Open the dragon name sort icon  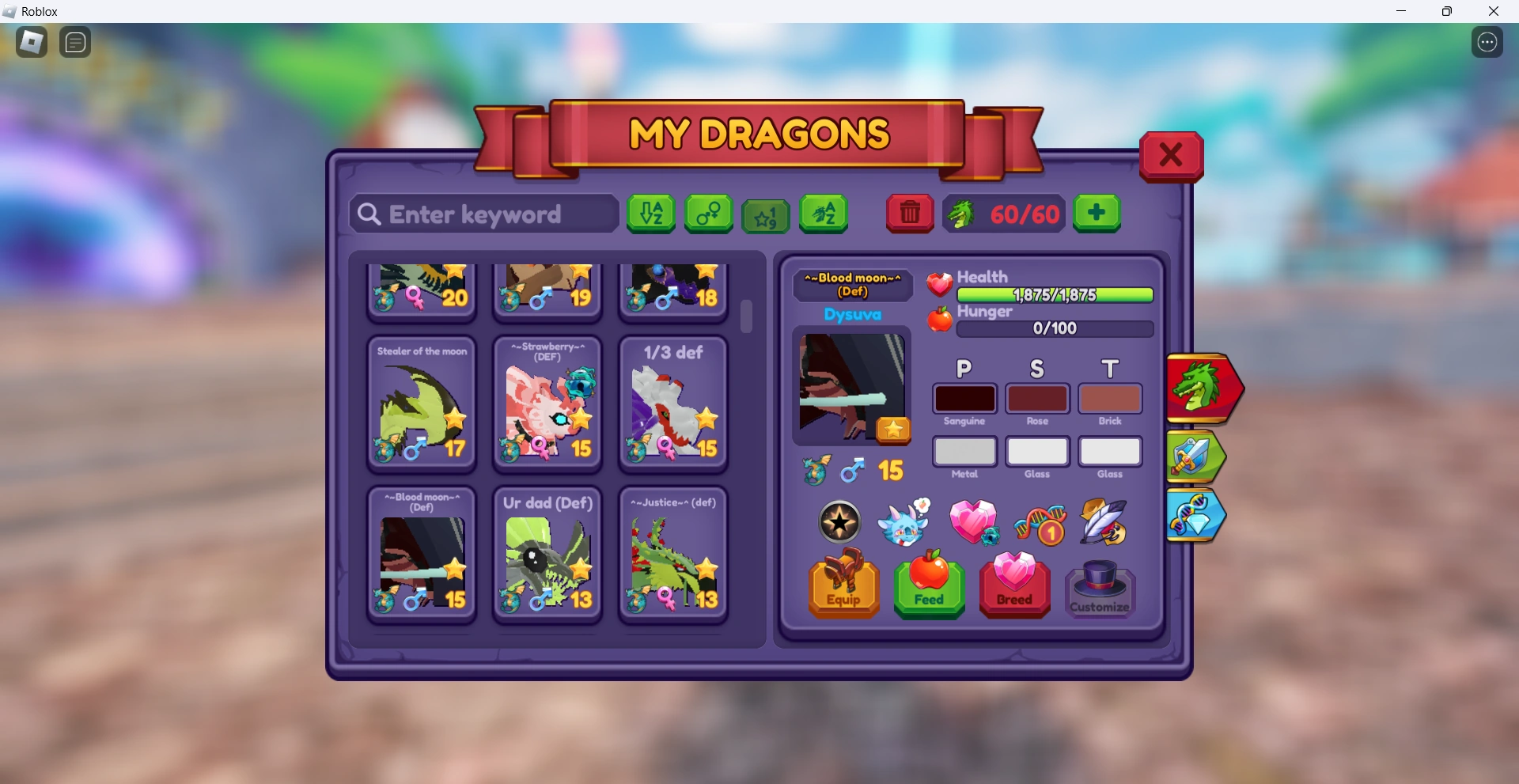tap(823, 214)
